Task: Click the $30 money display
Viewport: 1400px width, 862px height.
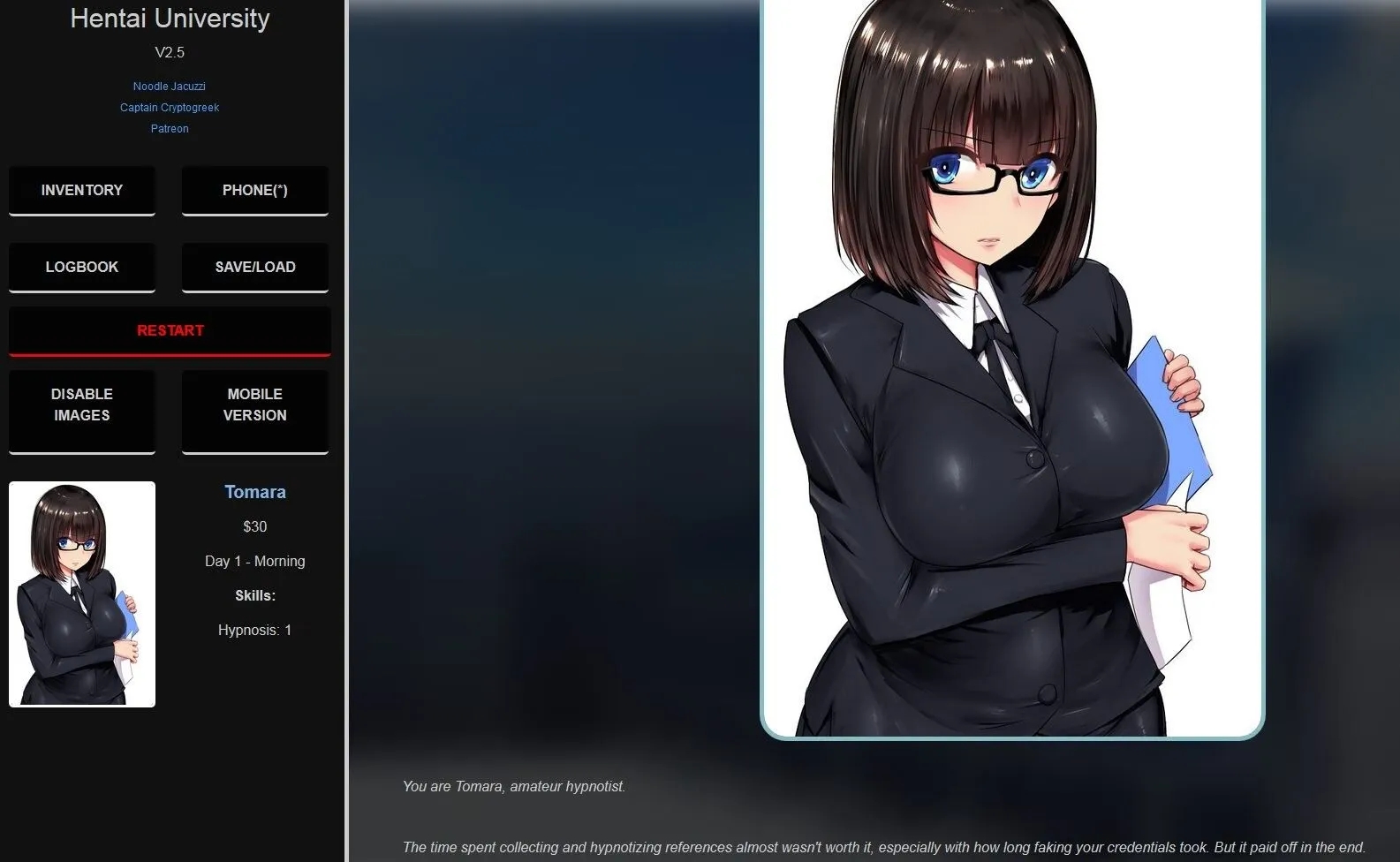Action: [x=254, y=526]
